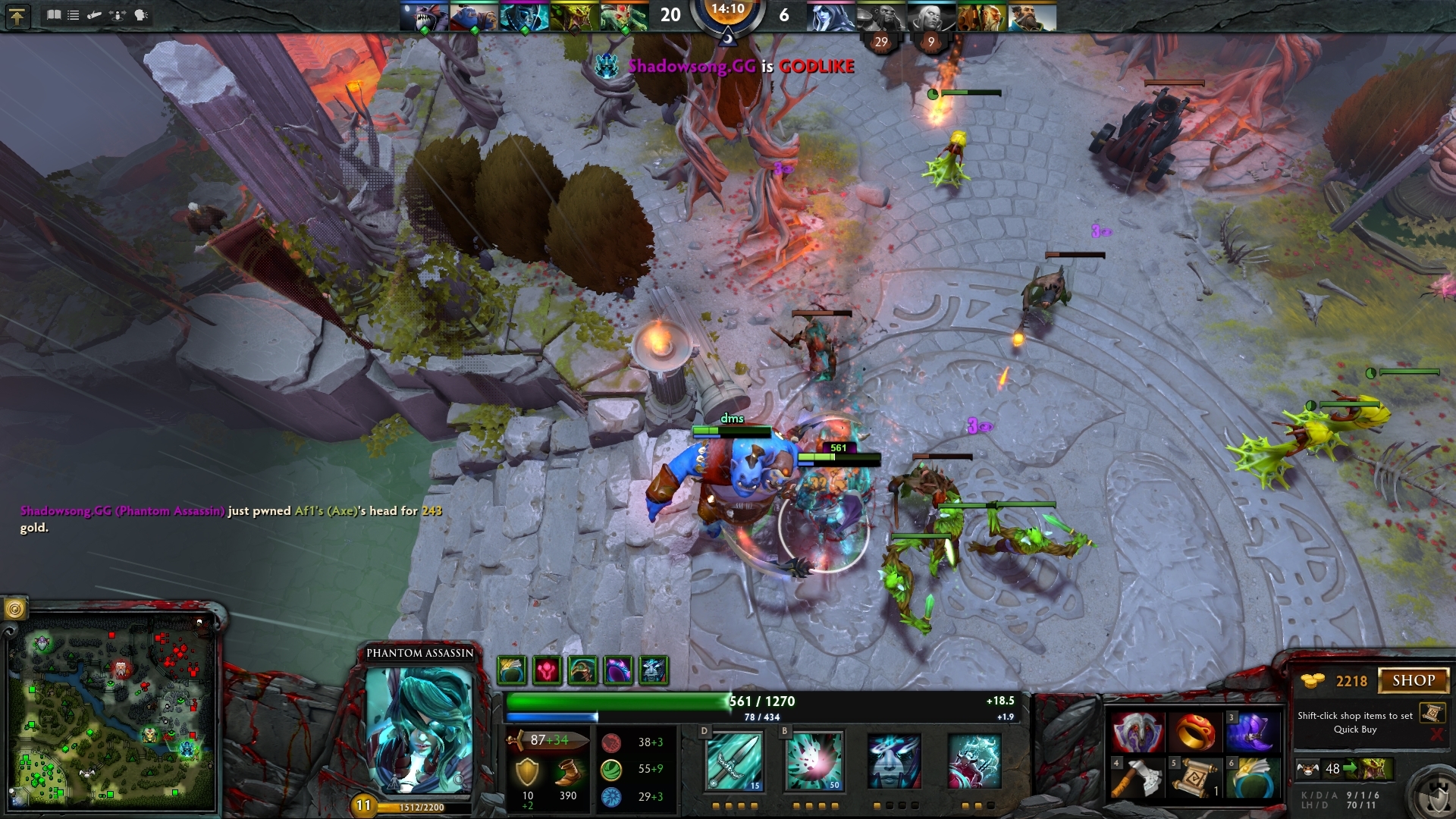Use the Battle Fury axe item
The width and height of the screenshot is (1456, 819).
(1137, 777)
